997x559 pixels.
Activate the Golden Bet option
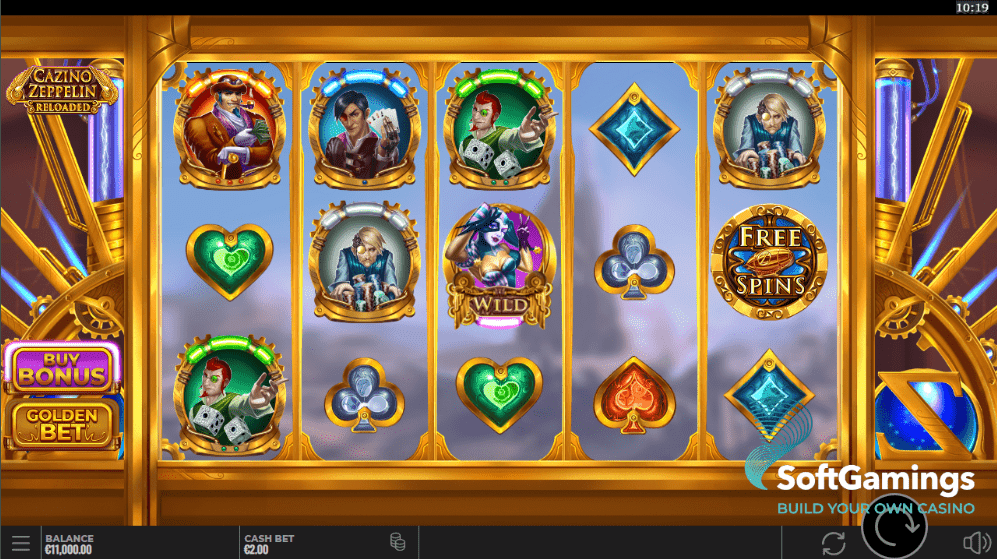[61, 423]
